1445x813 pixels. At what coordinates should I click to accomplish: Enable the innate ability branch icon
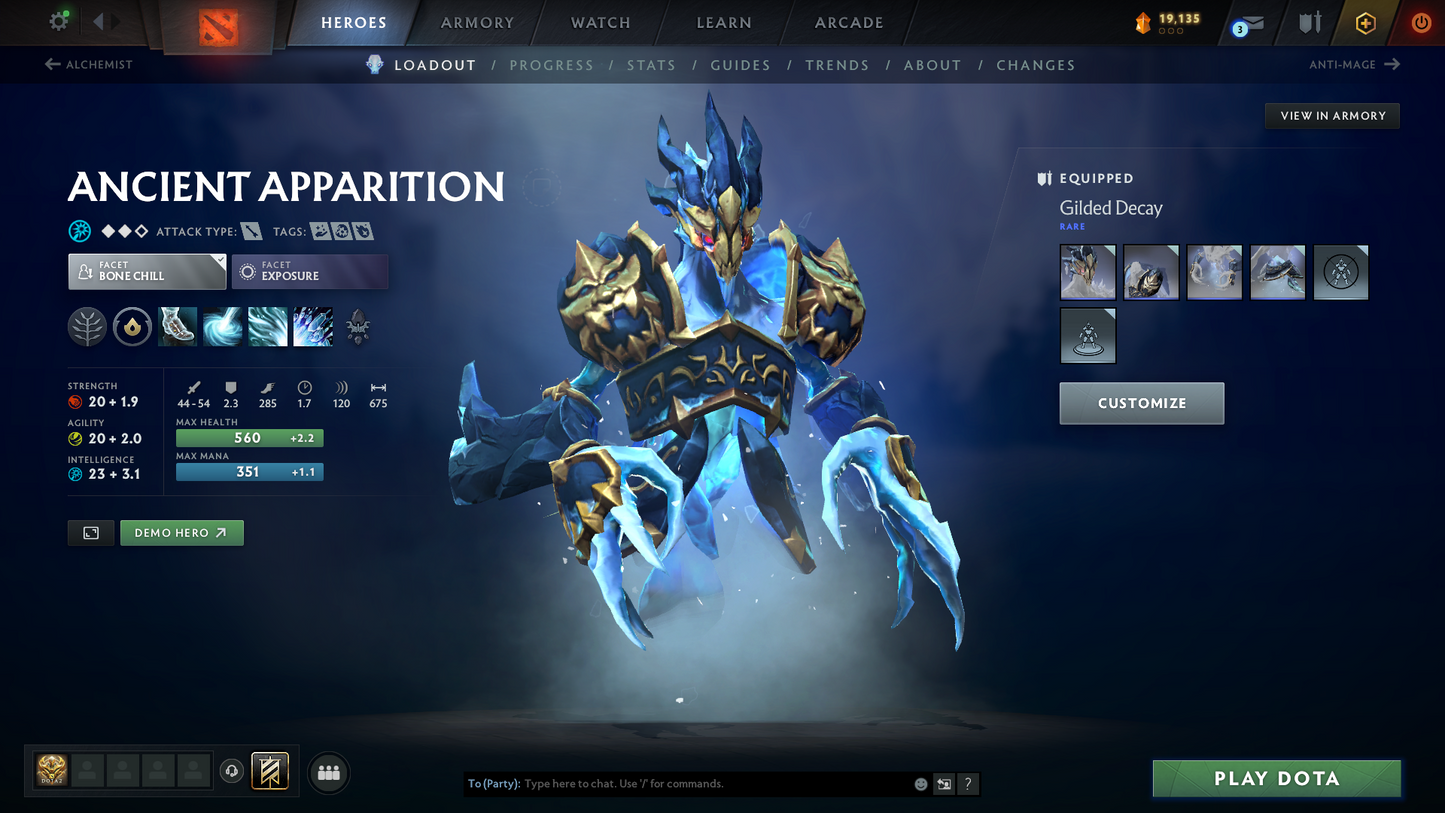tap(87, 327)
